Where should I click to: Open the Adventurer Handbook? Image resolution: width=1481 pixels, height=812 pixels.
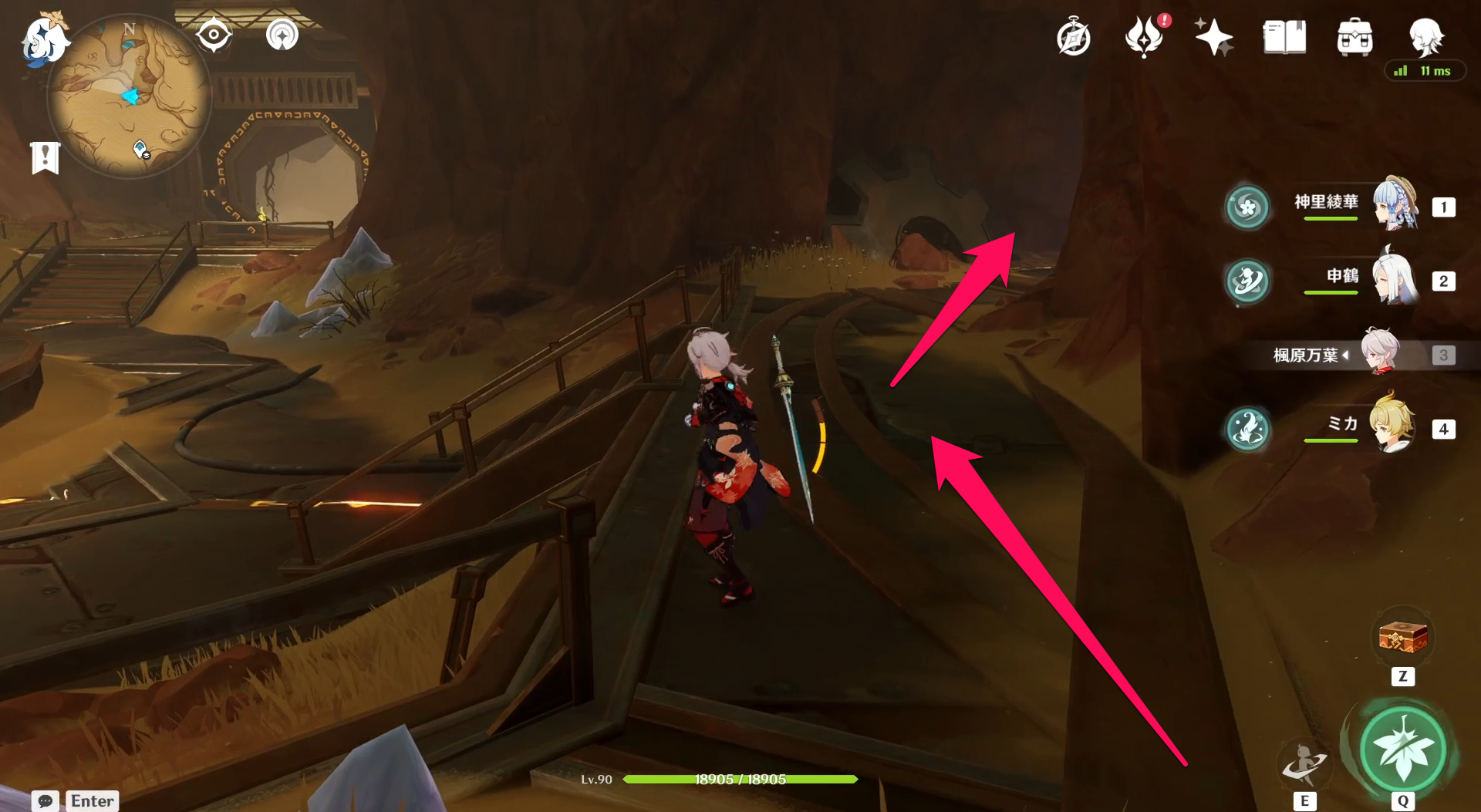coord(1073,35)
